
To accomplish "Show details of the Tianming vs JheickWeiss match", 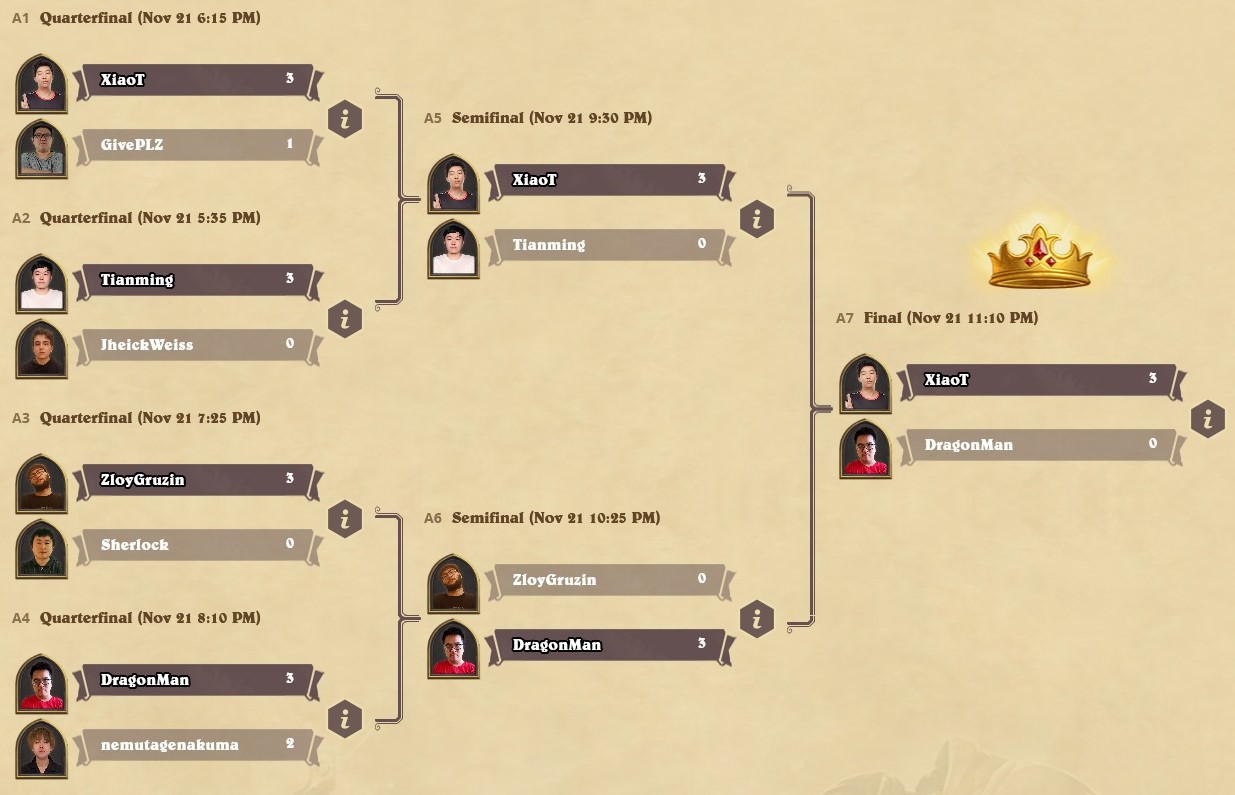I will [345, 320].
